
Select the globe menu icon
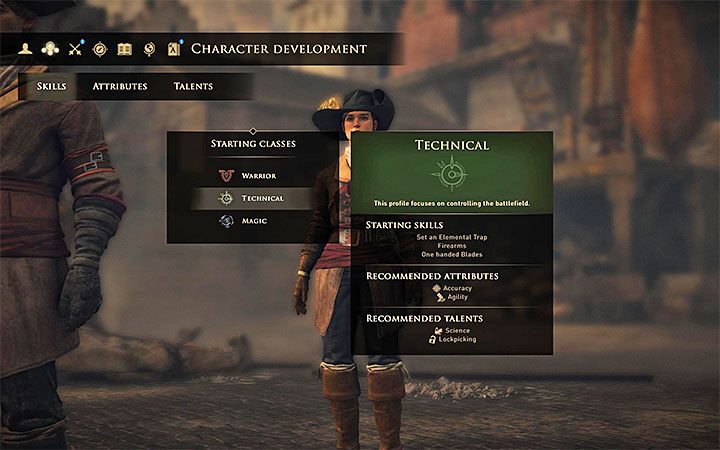pyautogui.click(x=149, y=49)
